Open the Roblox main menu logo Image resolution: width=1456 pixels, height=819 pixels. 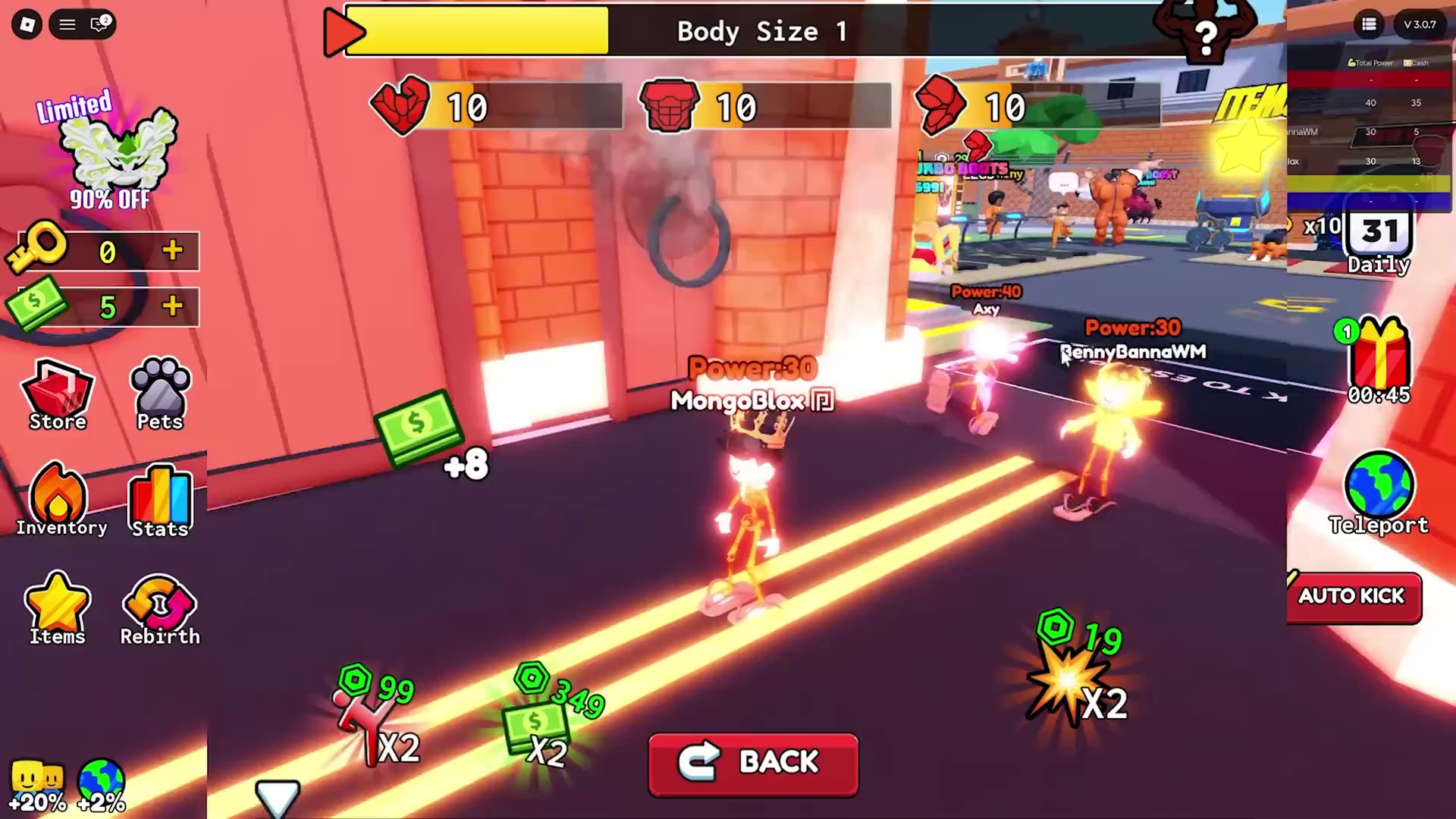click(27, 24)
